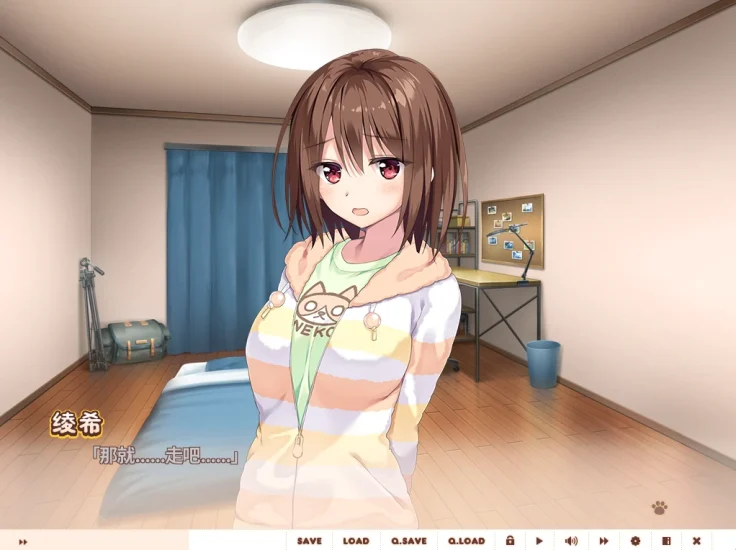Close the toolbar with the X button
Screen dimensions: 736x550
coord(697,541)
